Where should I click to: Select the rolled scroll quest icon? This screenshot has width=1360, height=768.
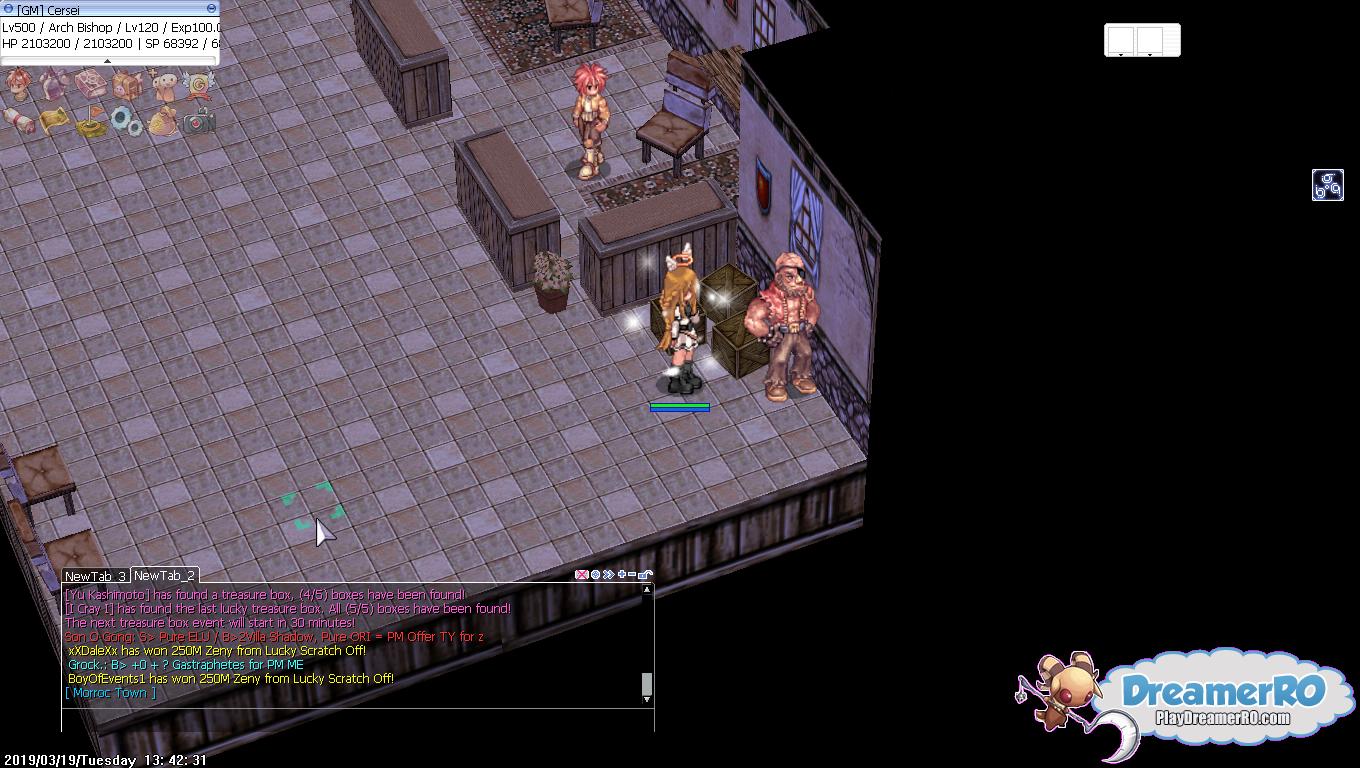(x=18, y=121)
